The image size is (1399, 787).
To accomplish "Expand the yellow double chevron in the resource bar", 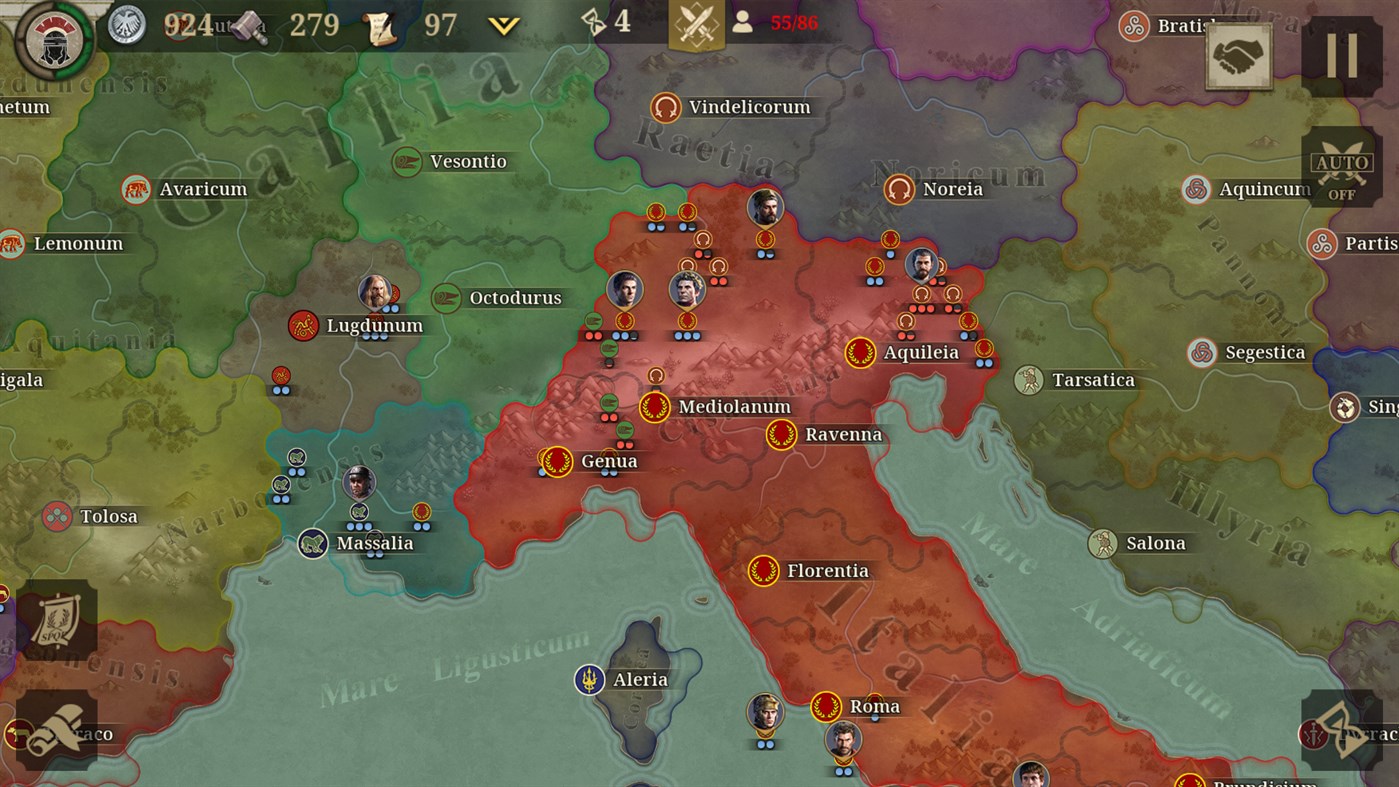I will coord(505,25).
